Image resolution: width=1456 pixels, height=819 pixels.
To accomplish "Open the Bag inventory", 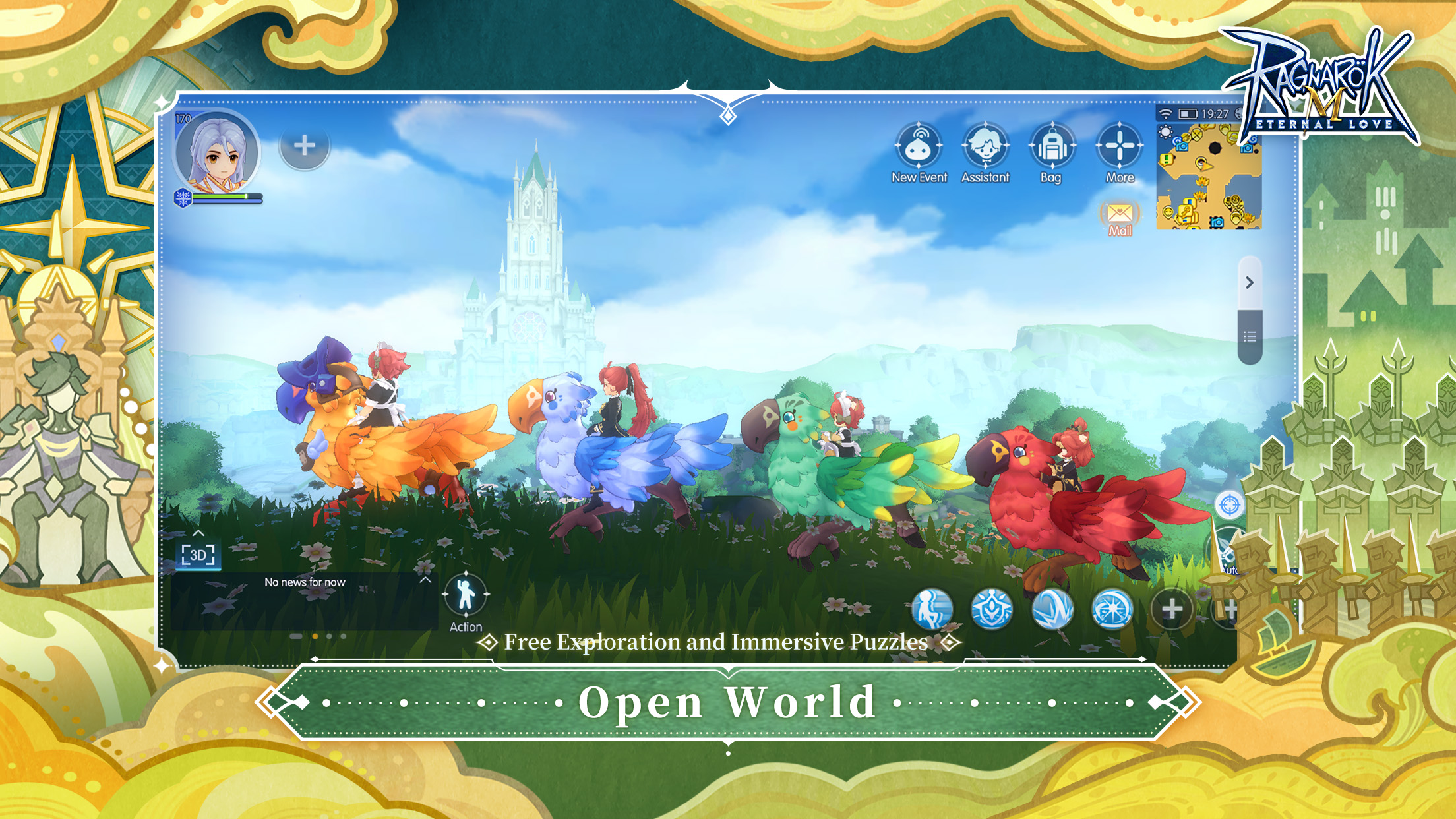I will click(1051, 146).
